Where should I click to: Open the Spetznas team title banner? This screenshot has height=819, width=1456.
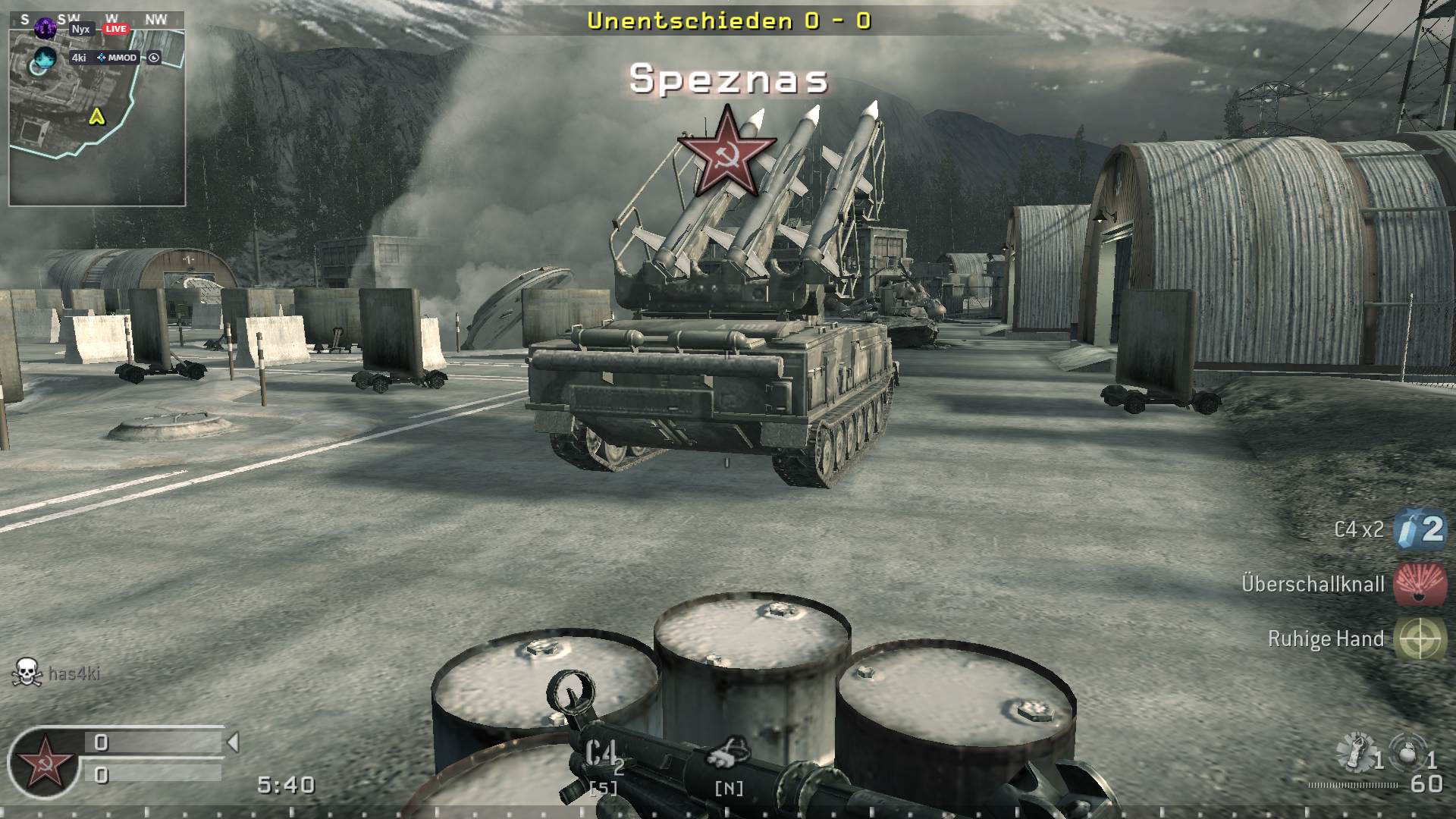[730, 81]
